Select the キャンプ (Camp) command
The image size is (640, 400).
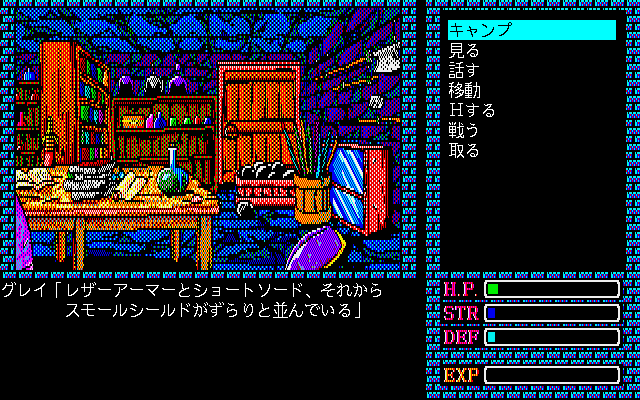[480, 30]
